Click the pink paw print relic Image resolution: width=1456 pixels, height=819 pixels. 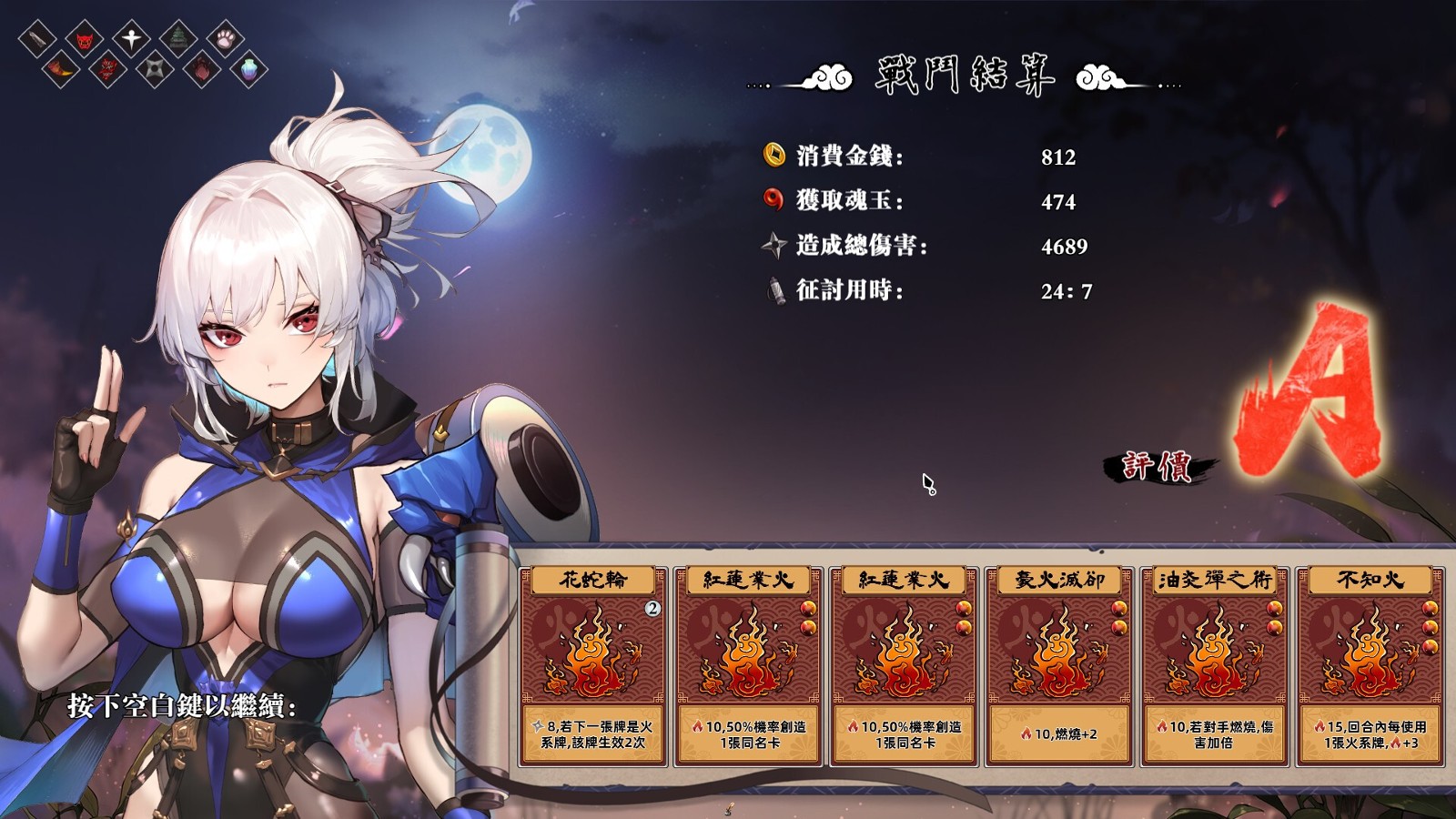click(226, 38)
